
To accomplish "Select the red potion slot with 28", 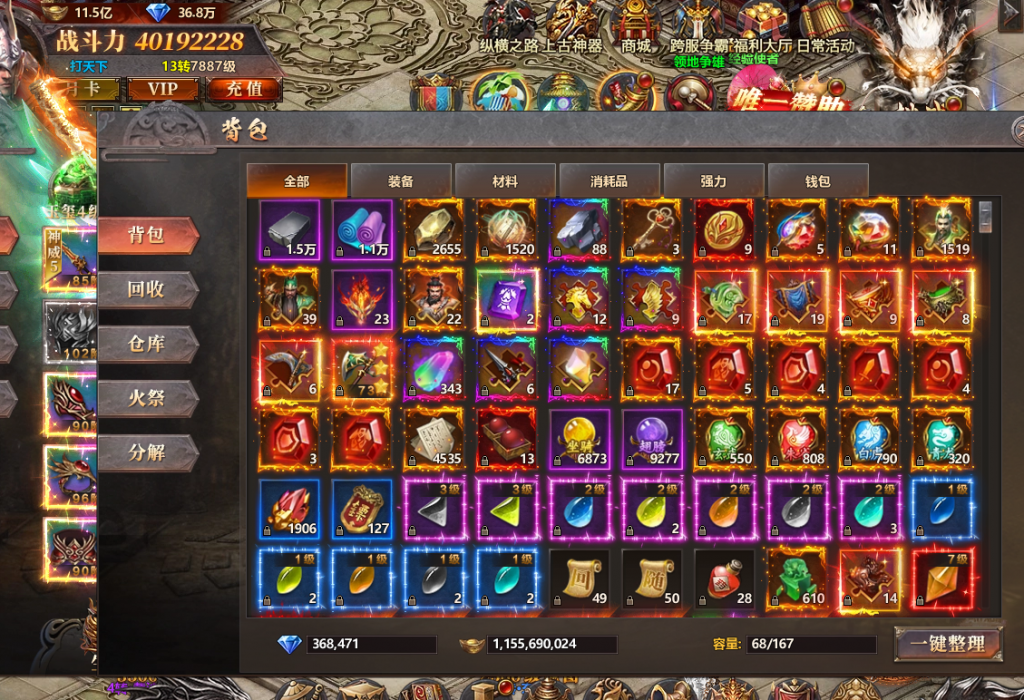I will tap(726, 579).
